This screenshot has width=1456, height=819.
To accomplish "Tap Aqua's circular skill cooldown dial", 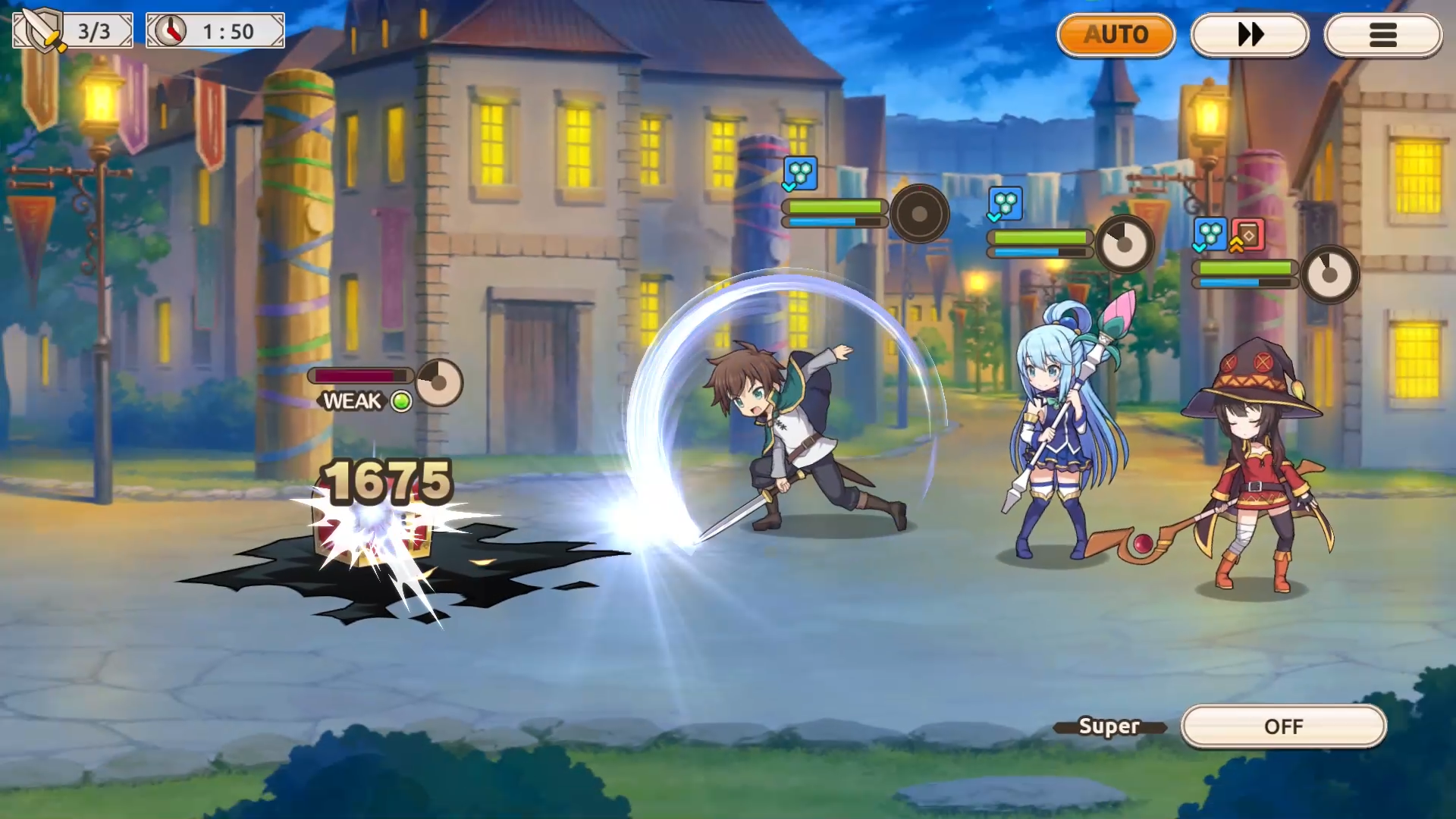I will point(1125,244).
